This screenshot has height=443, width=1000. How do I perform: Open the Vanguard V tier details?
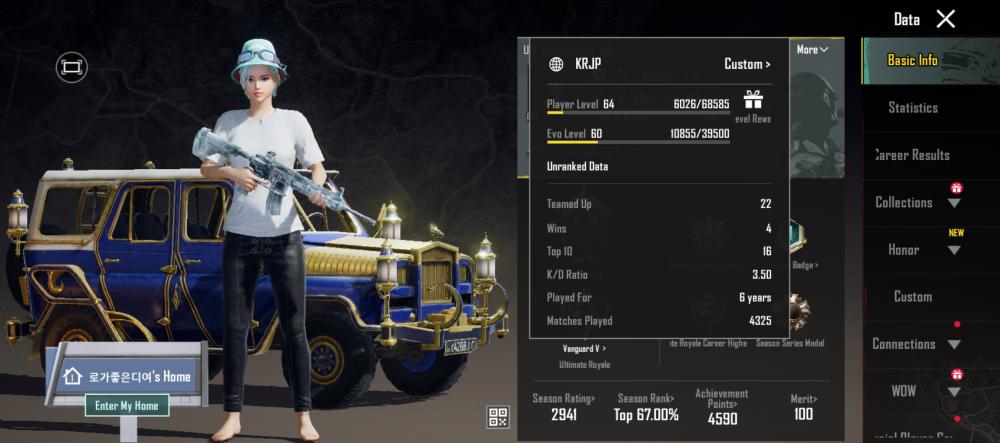click(x=584, y=348)
